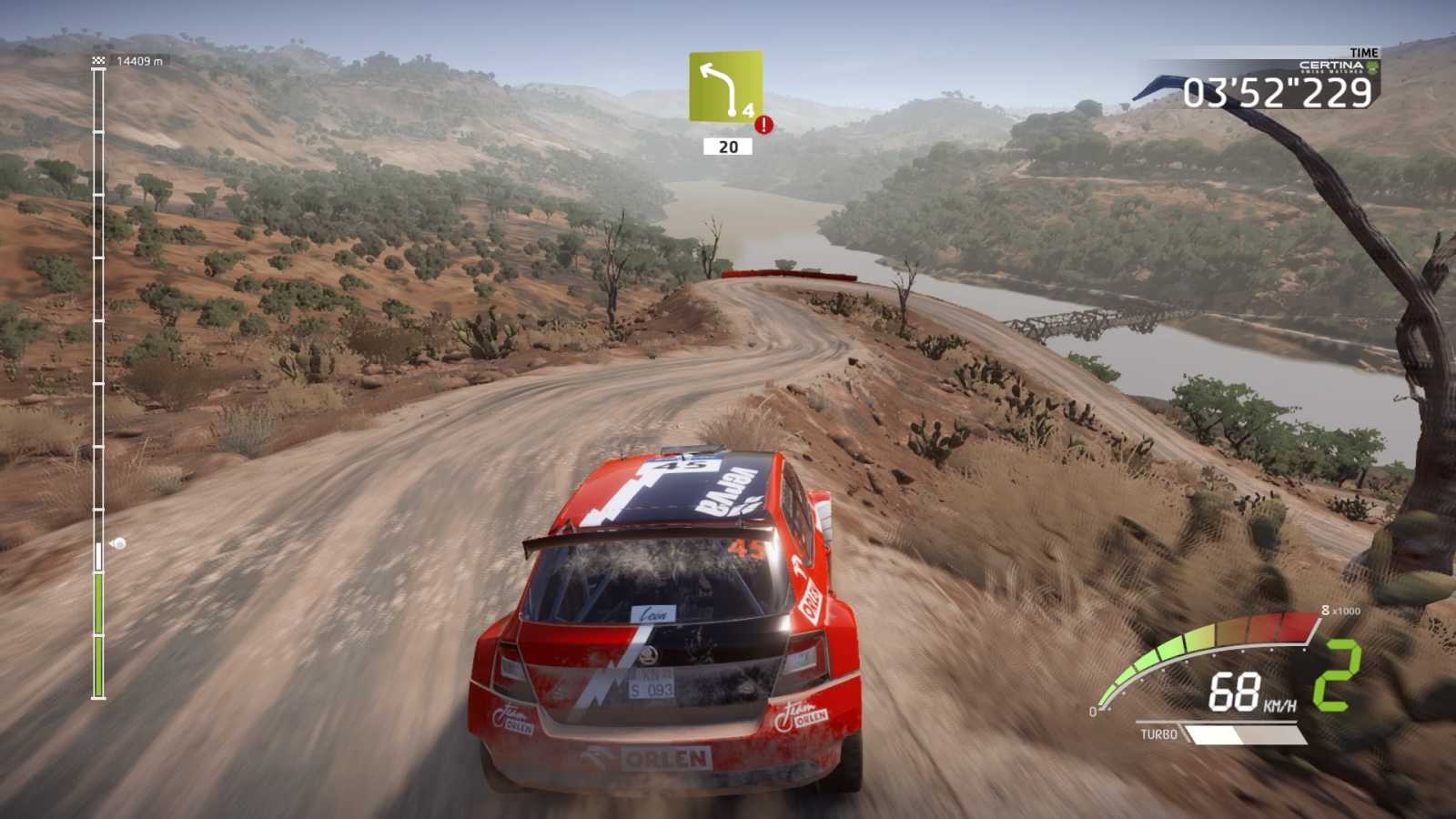Click the vertical stage progress track
Image resolution: width=1456 pixels, height=819 pixels.
pyautogui.click(x=98, y=382)
